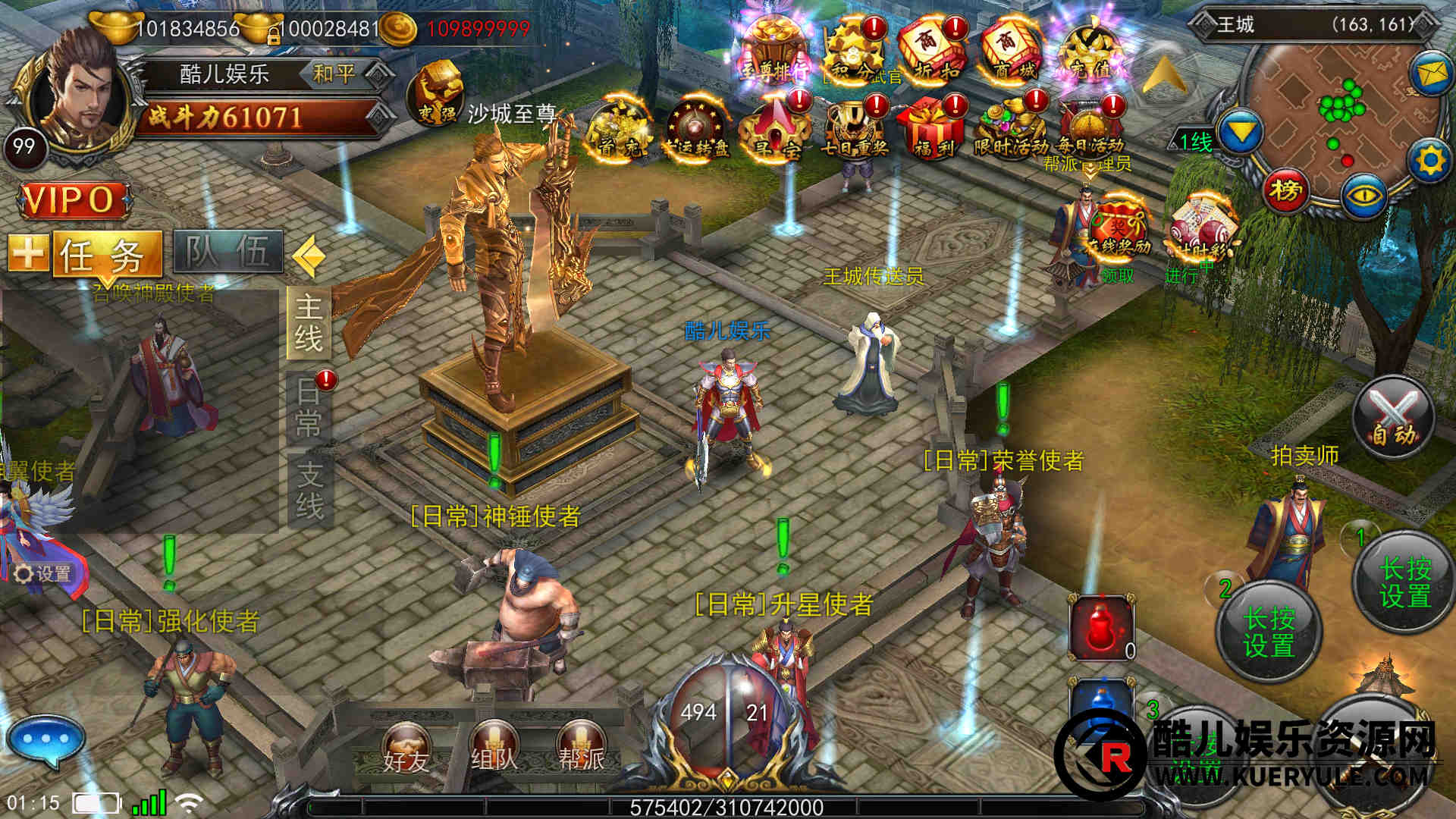
Task: Toggle the eye visibility button
Action: pos(1364,195)
